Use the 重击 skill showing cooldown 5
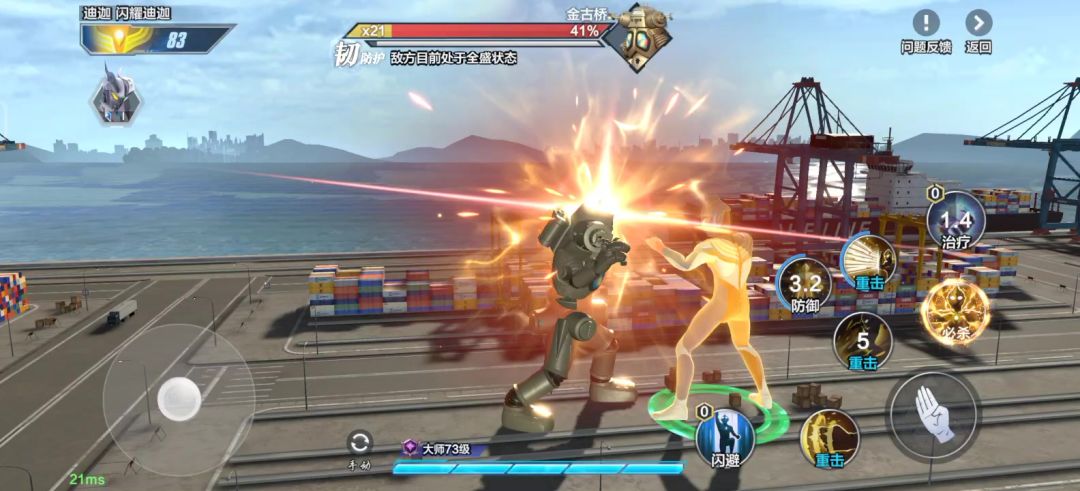The height and width of the screenshot is (491, 1080). 862,342
